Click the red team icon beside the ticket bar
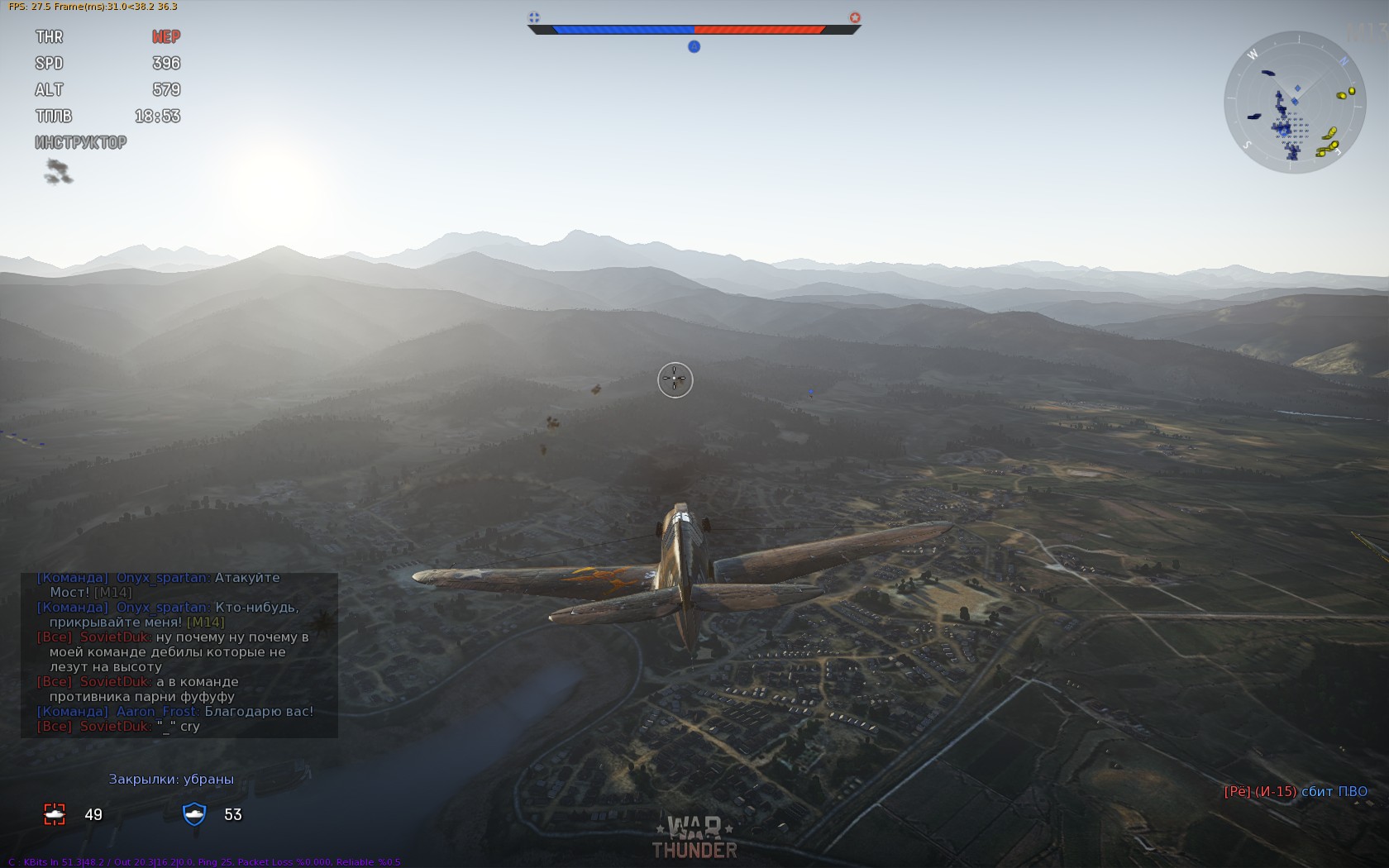Image resolution: width=1389 pixels, height=868 pixels. (x=855, y=17)
